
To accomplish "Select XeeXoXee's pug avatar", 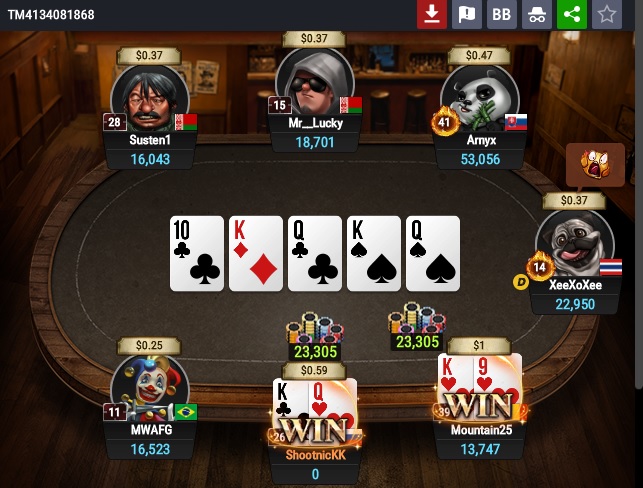I will tap(574, 244).
